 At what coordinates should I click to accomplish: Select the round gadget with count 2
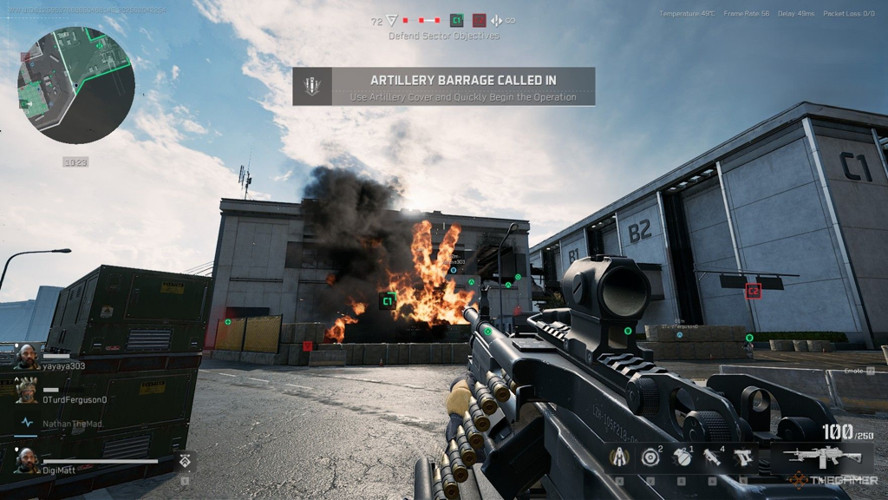pos(651,458)
